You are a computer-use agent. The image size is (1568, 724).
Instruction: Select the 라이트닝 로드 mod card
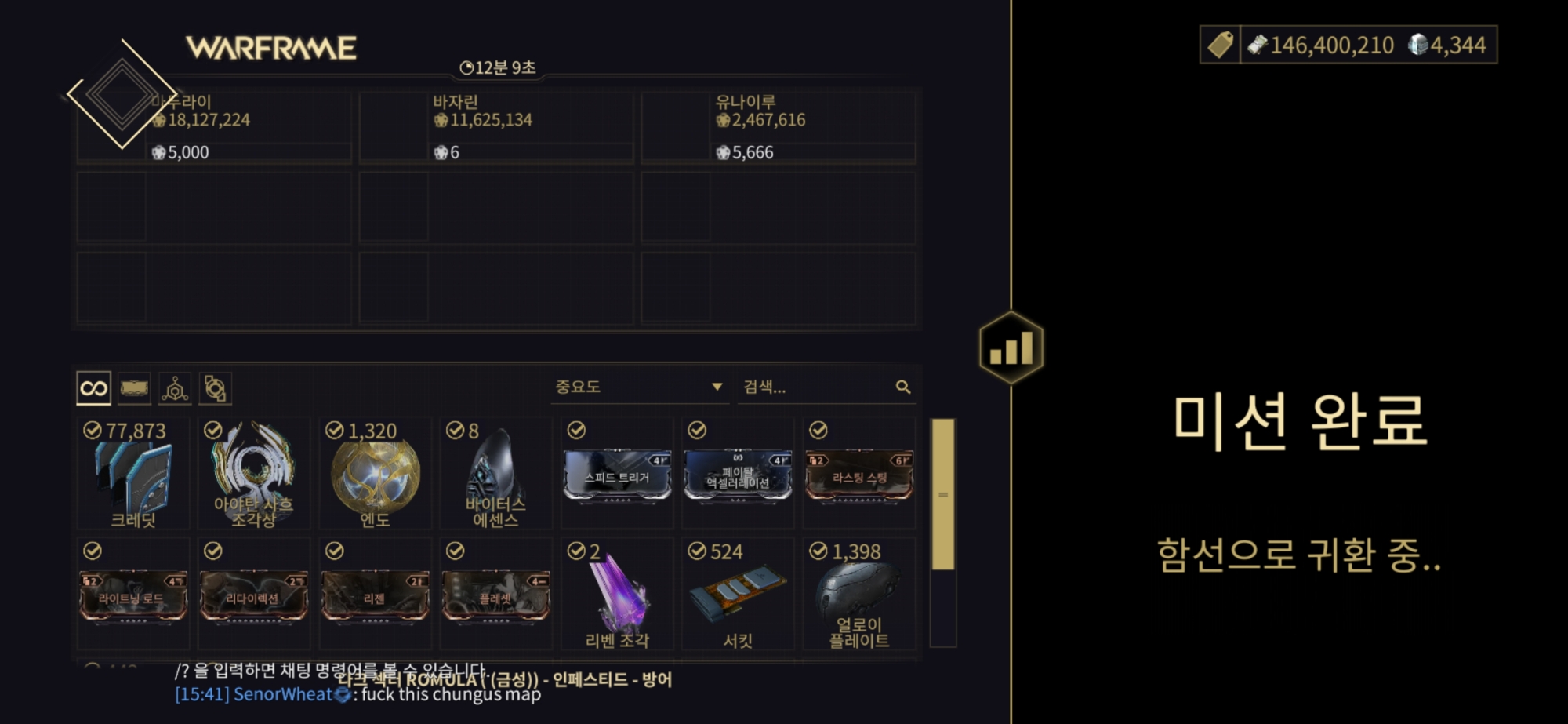pos(134,595)
